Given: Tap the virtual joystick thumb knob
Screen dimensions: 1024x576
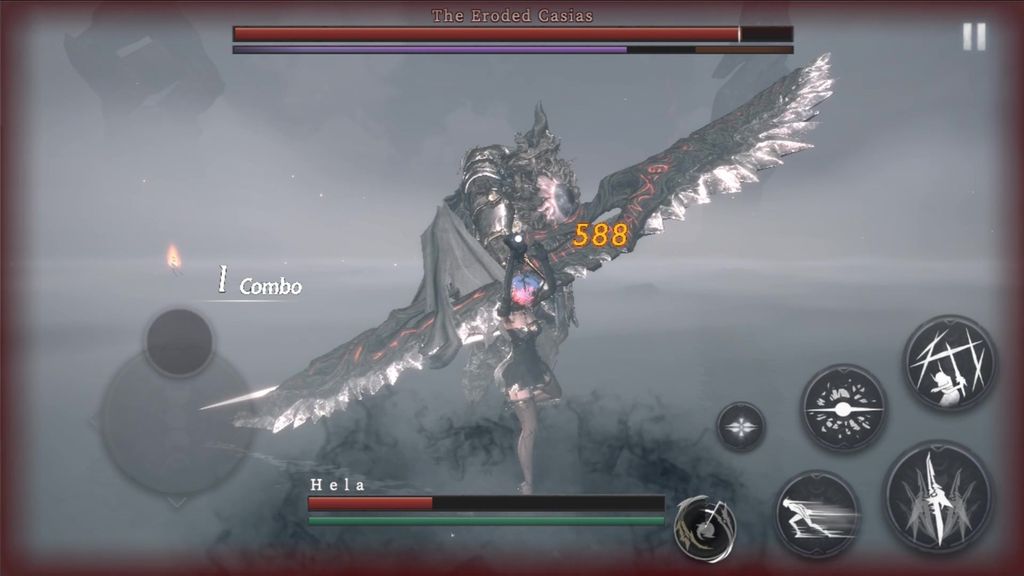Looking at the screenshot, I should click(x=179, y=342).
